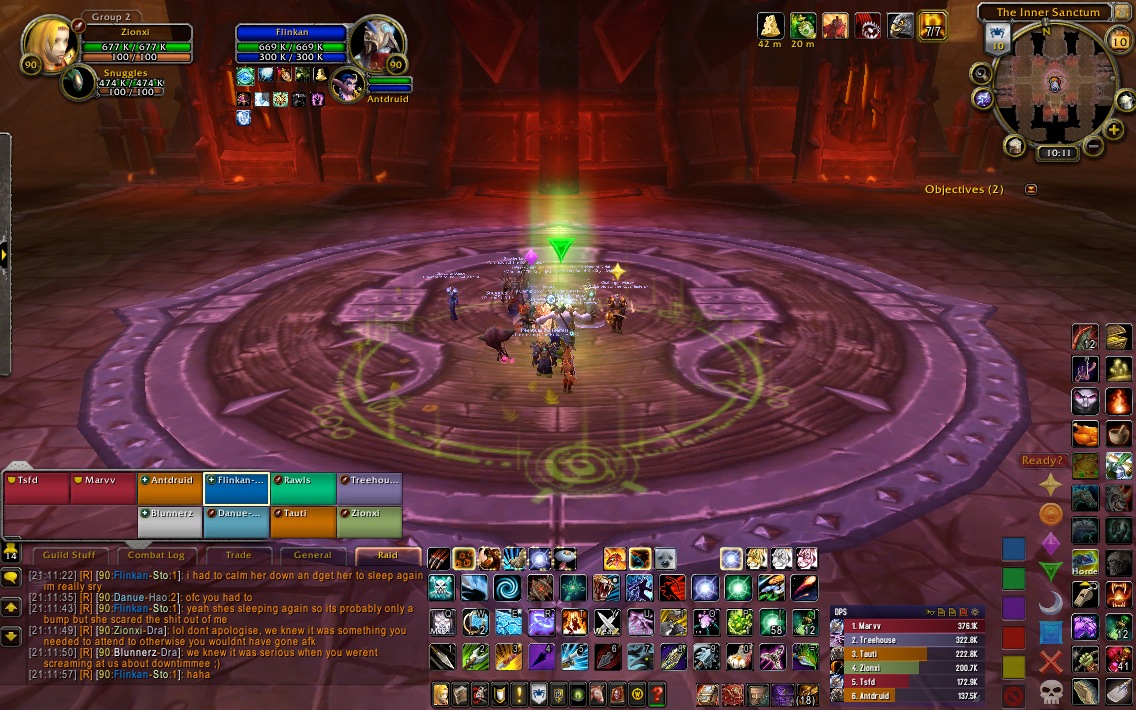Select the Trade chat tab

pos(238,555)
